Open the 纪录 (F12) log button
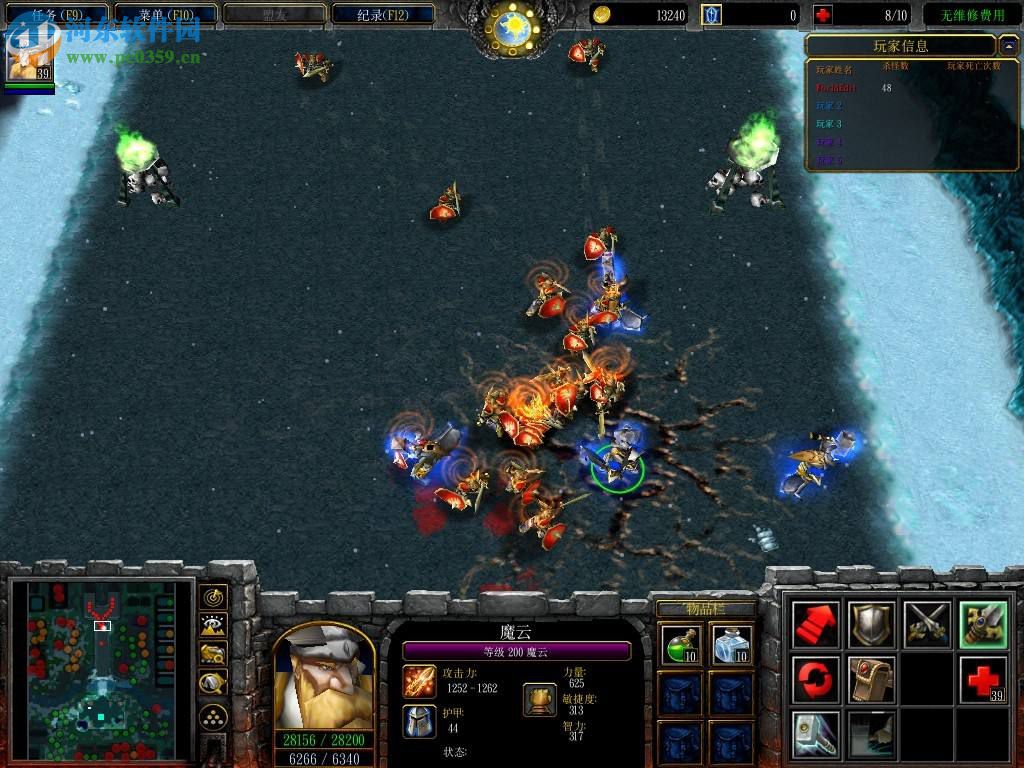 [x=382, y=15]
